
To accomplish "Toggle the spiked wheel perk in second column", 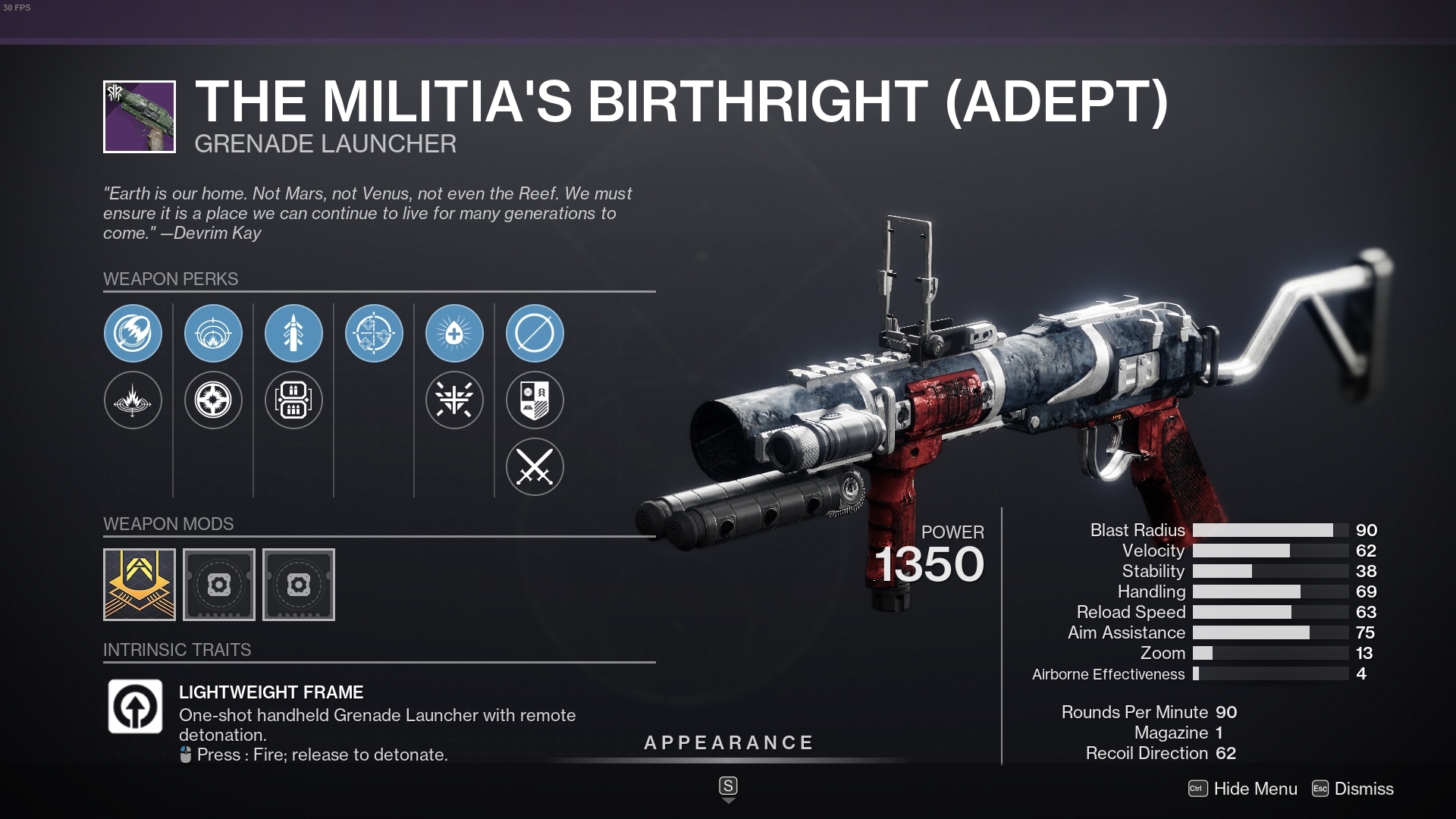I will (x=213, y=400).
